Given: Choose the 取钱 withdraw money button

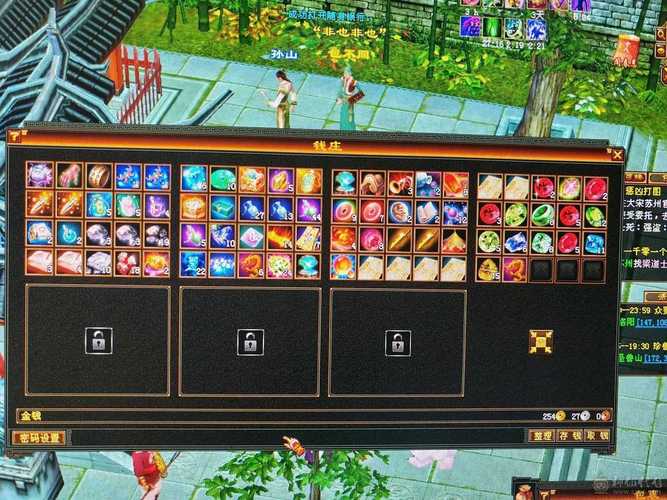Looking at the screenshot, I should point(597,436).
